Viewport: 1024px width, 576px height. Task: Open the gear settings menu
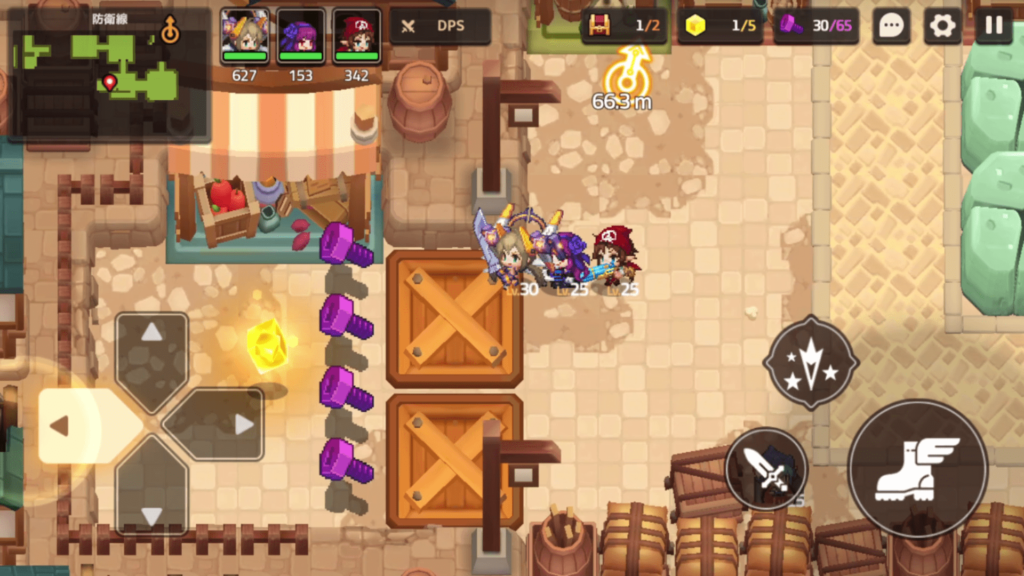coord(942,26)
